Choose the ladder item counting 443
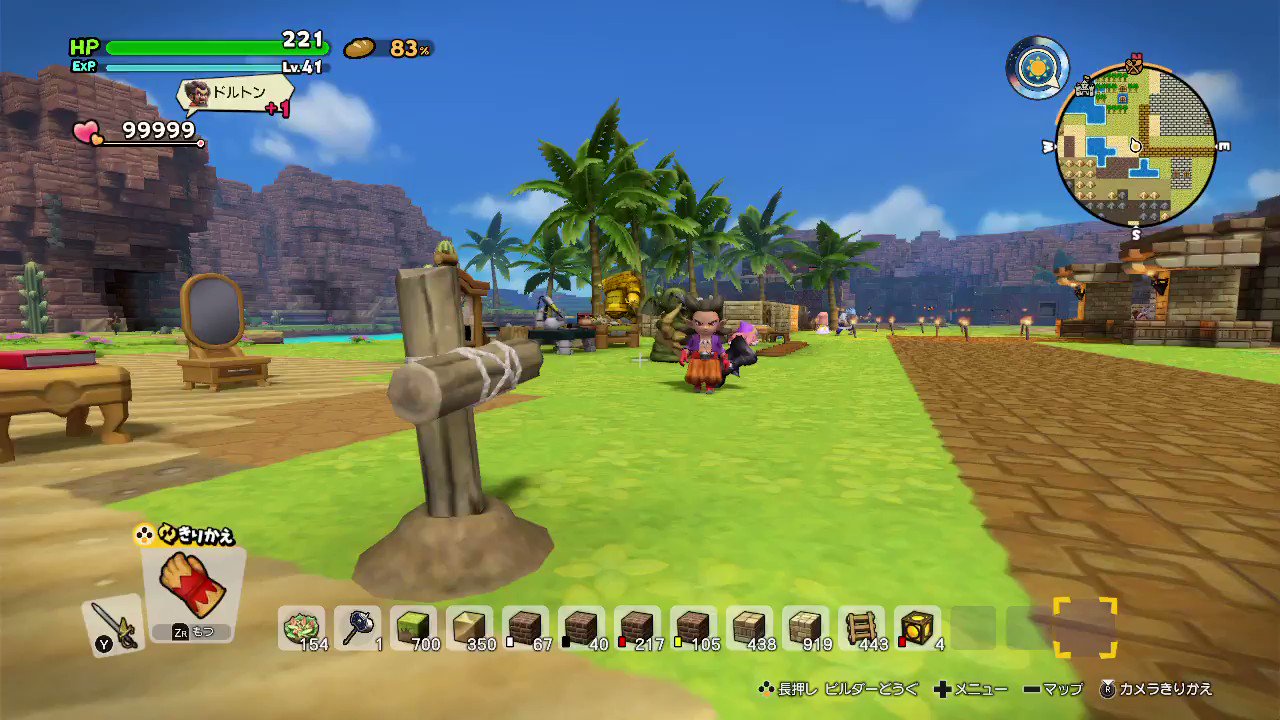This screenshot has height=720, width=1280. (x=862, y=625)
